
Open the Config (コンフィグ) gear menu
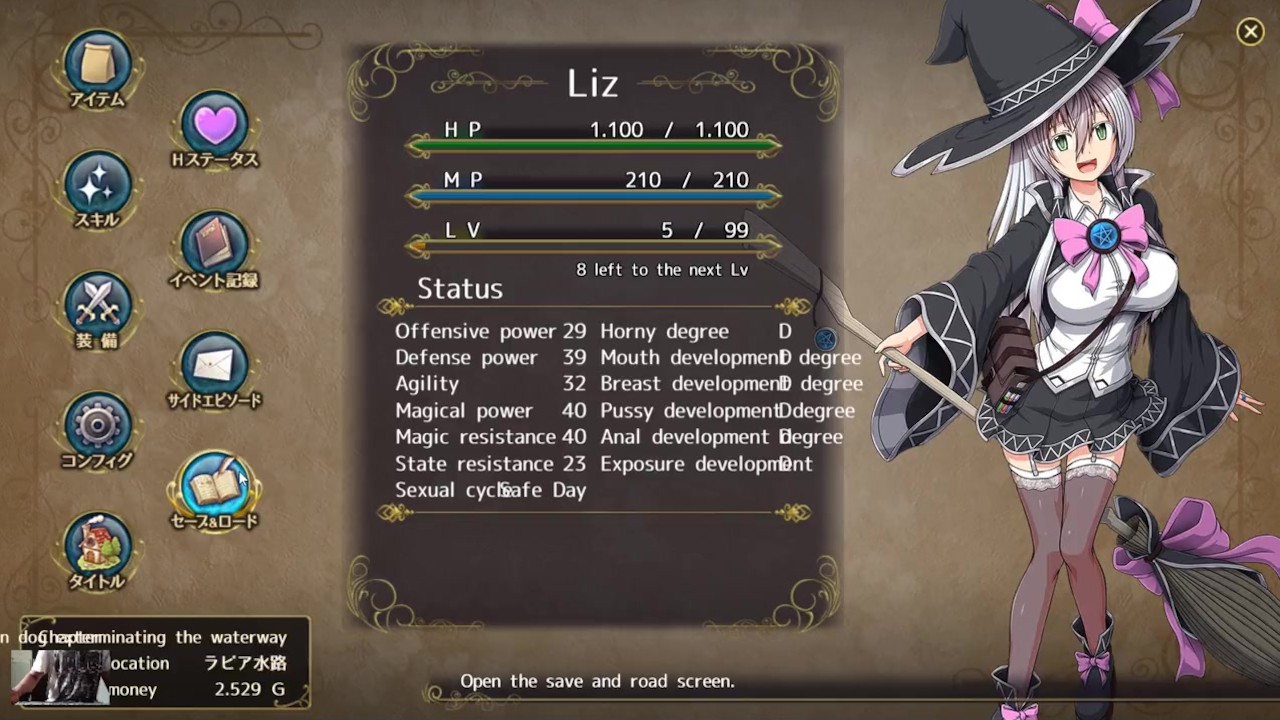97,425
